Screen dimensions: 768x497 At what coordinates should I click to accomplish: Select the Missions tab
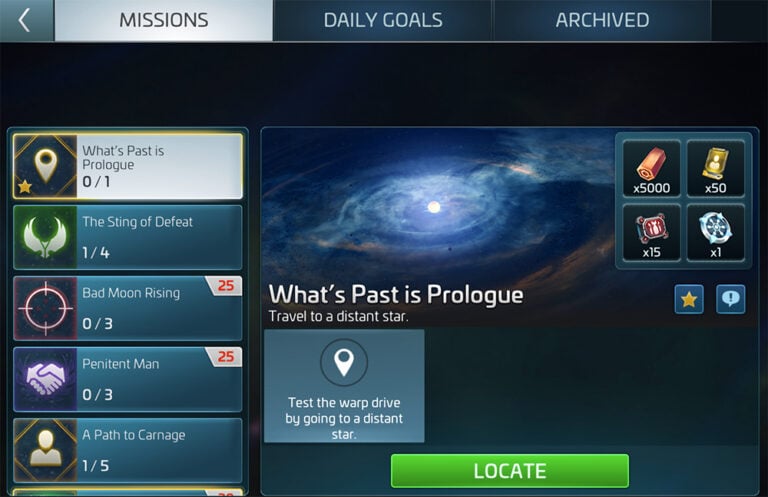click(163, 20)
